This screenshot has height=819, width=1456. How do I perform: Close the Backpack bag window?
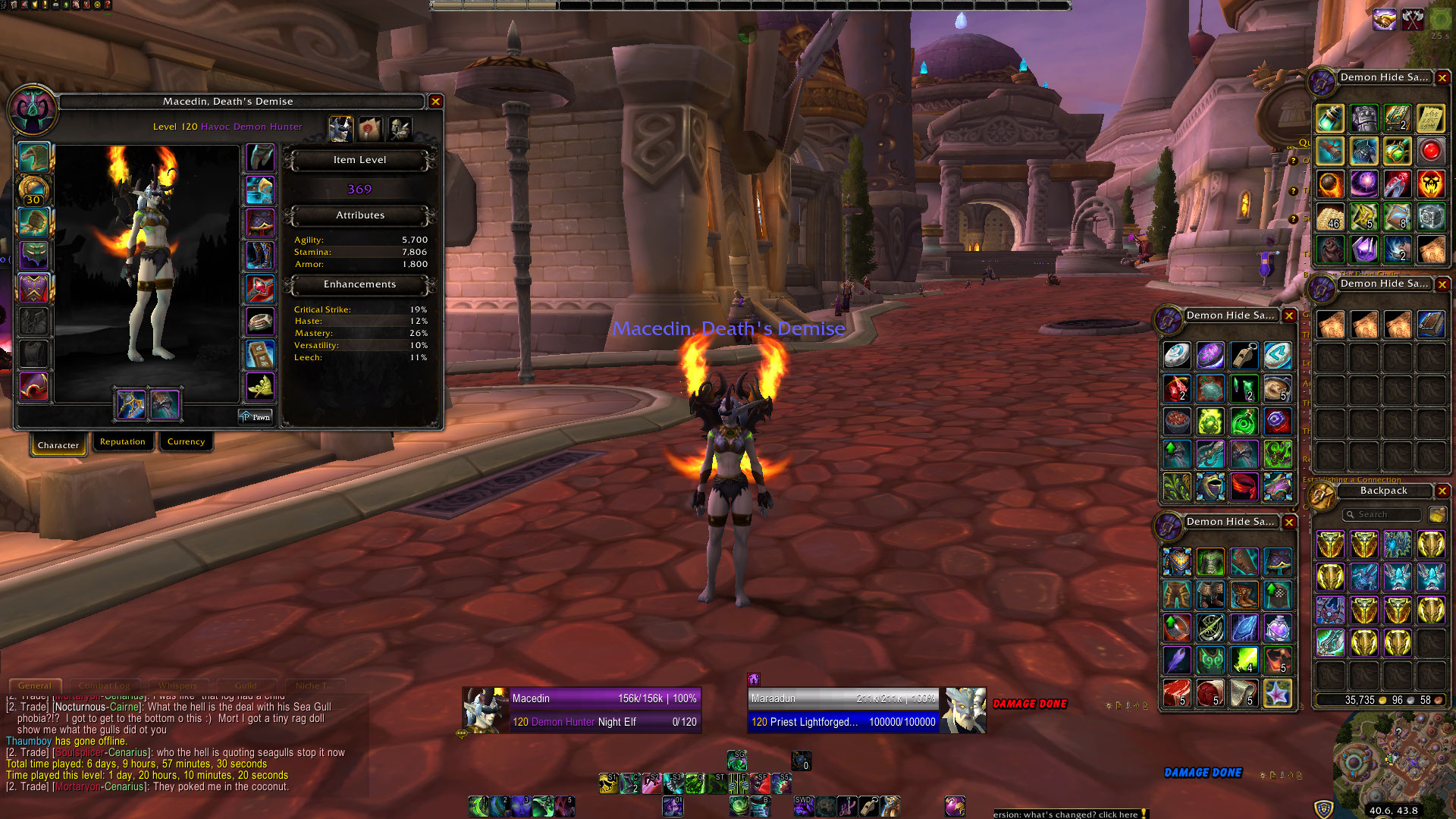pyautogui.click(x=1442, y=491)
